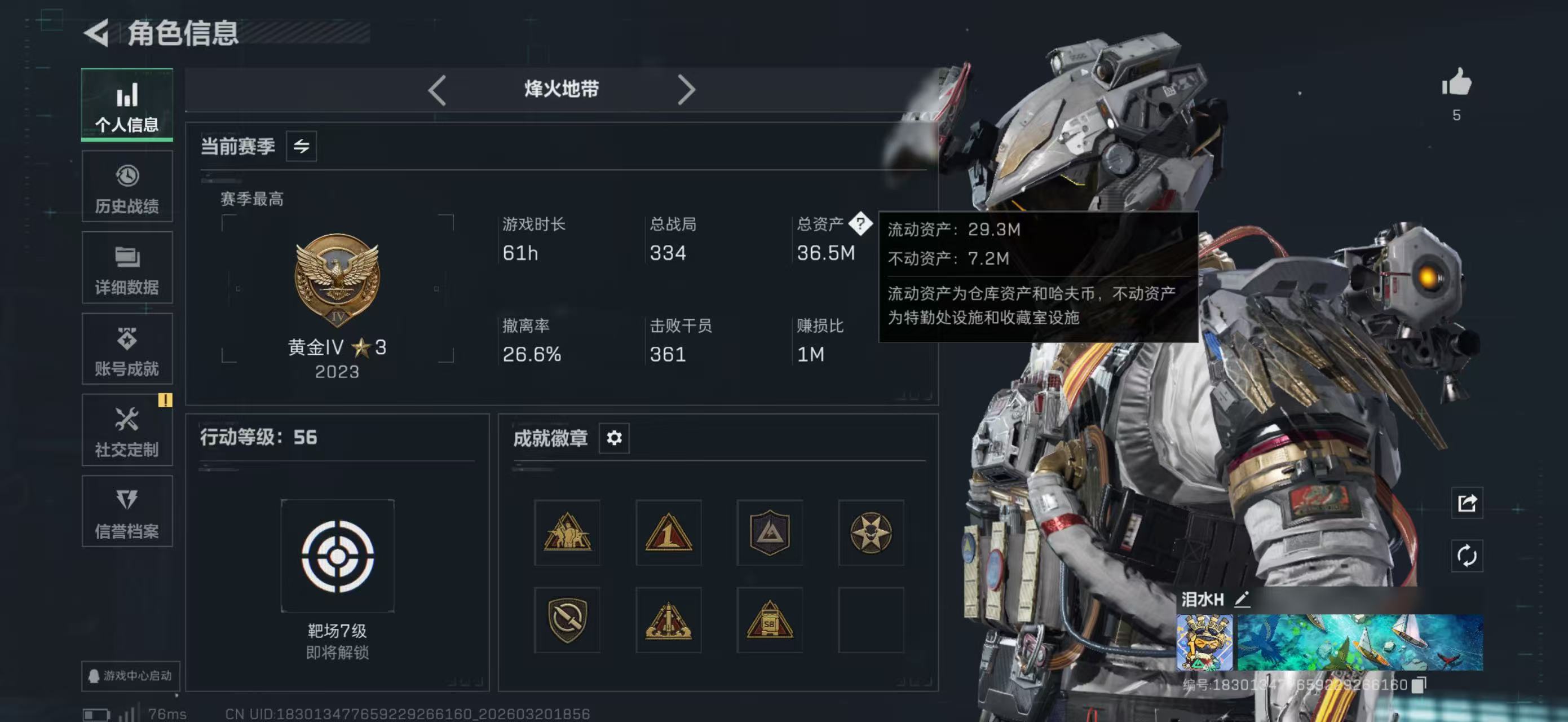Viewport: 1568px width, 722px height.
Task: Switch to the 历史战绩 tab
Action: coord(127,187)
